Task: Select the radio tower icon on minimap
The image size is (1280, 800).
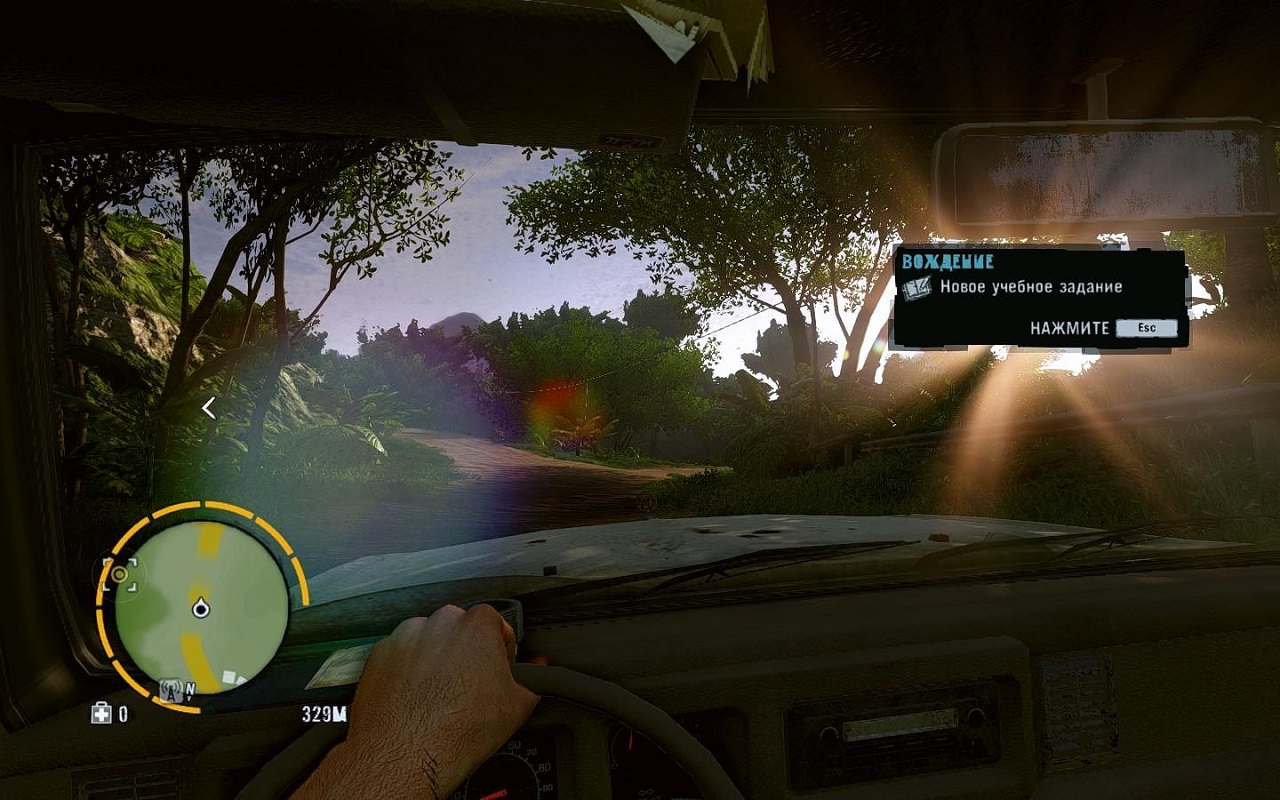Action: [x=171, y=689]
